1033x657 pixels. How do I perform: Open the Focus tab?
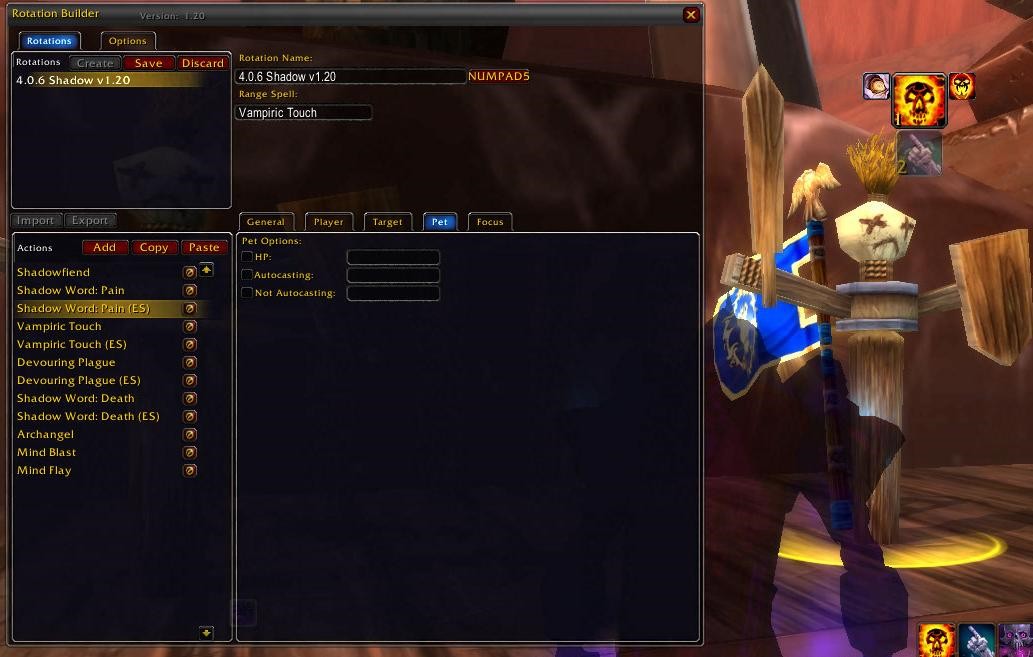click(490, 222)
